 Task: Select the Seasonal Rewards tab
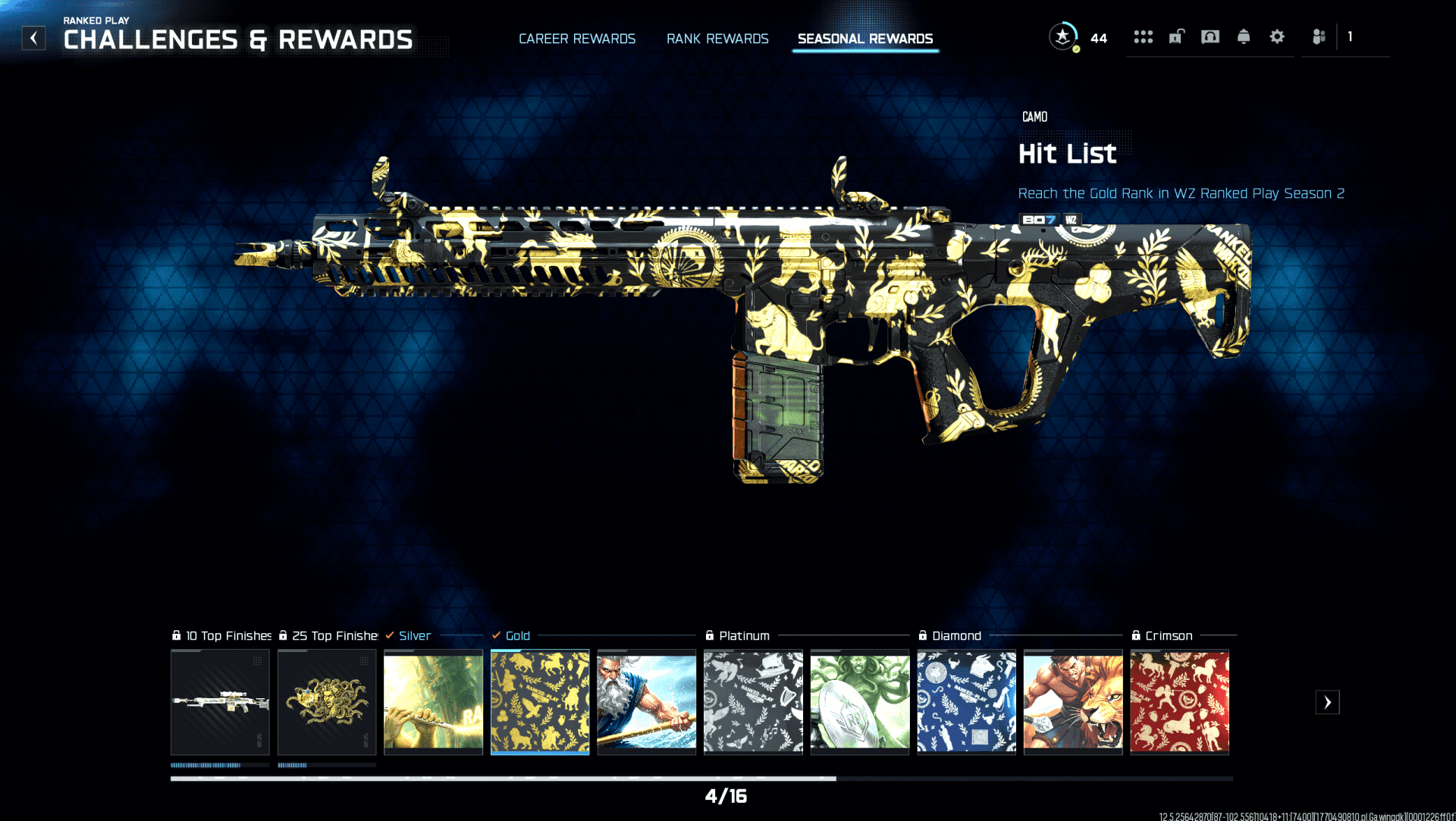click(865, 39)
